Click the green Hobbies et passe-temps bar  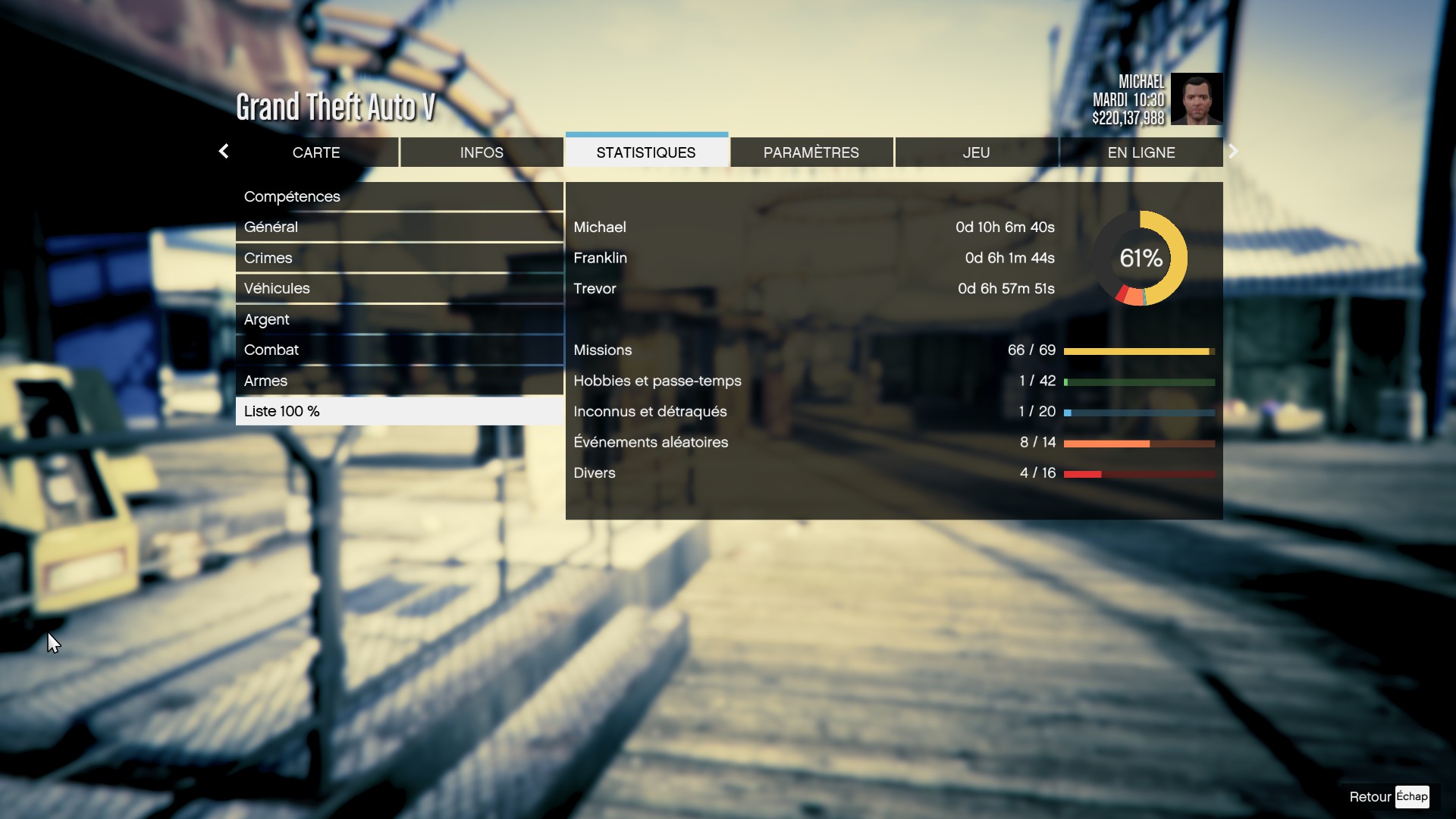(1137, 382)
